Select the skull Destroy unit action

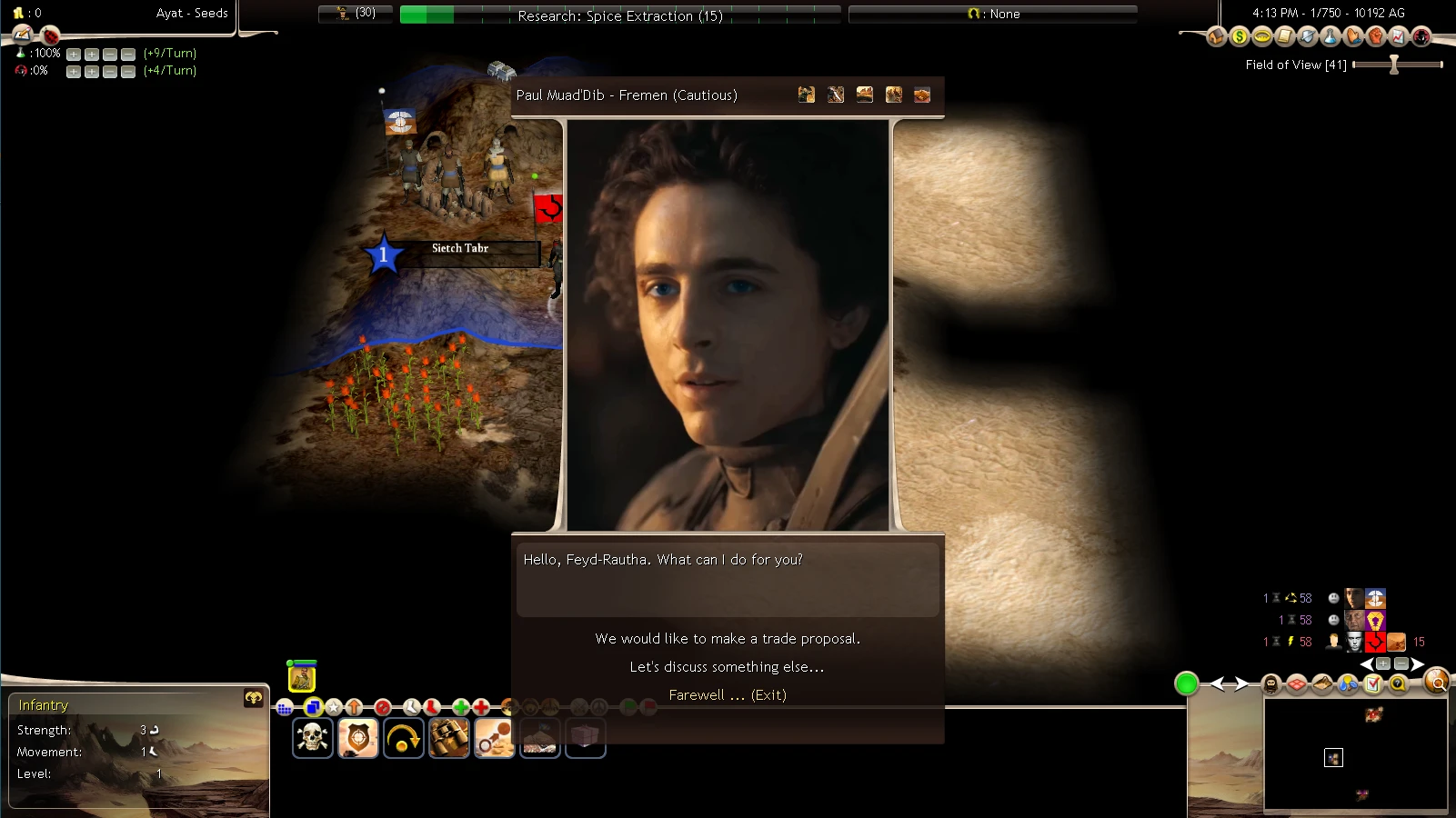click(313, 736)
